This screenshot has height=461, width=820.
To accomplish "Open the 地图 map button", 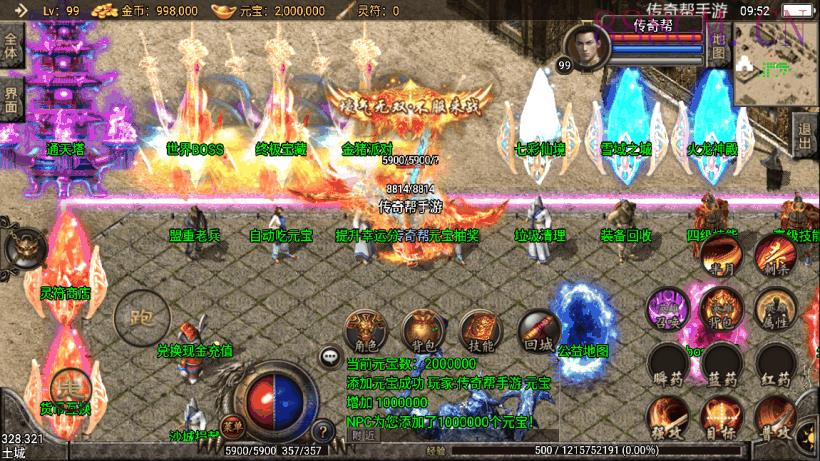I will [x=720, y=46].
